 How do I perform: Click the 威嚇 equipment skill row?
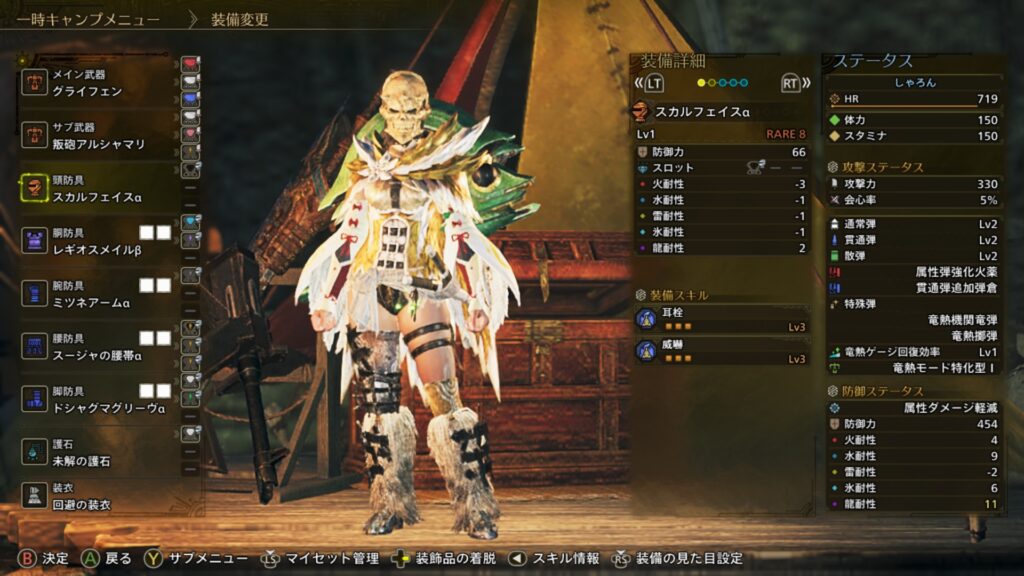pyautogui.click(x=721, y=351)
